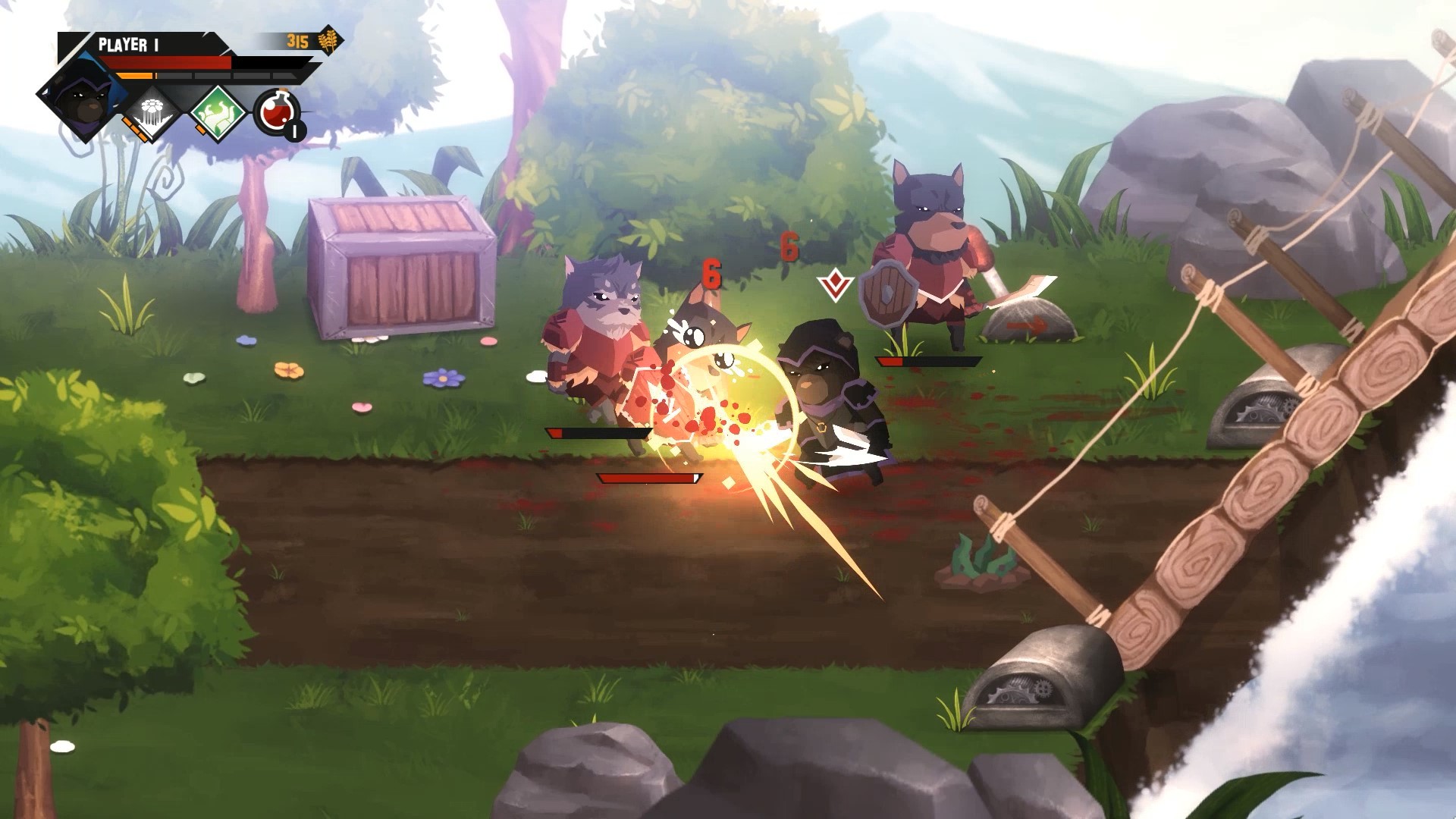Click the health bar below the wolf enemy
This screenshot has width=1456, height=819.
click(x=599, y=432)
